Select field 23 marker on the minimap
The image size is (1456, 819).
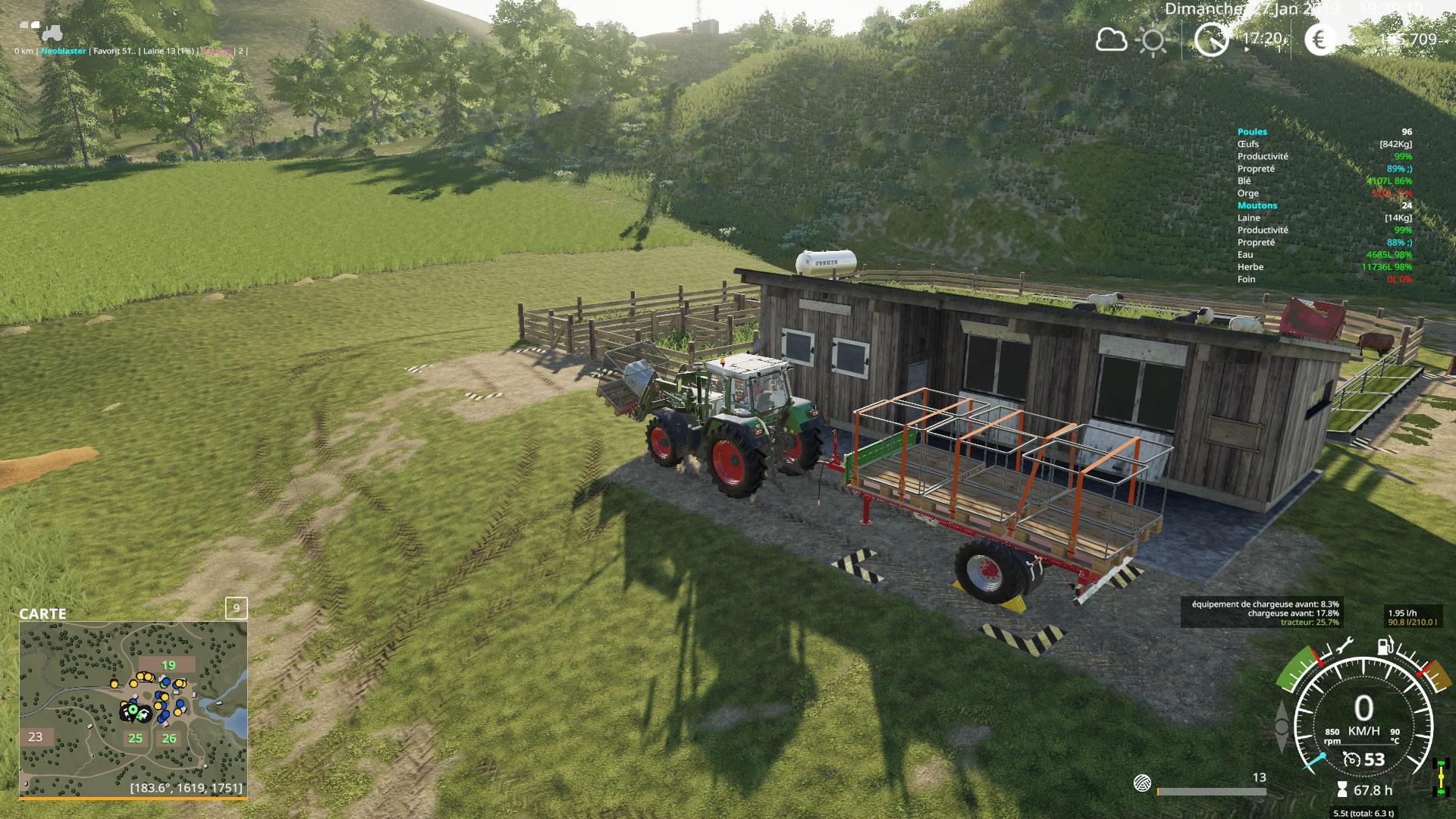[x=36, y=736]
